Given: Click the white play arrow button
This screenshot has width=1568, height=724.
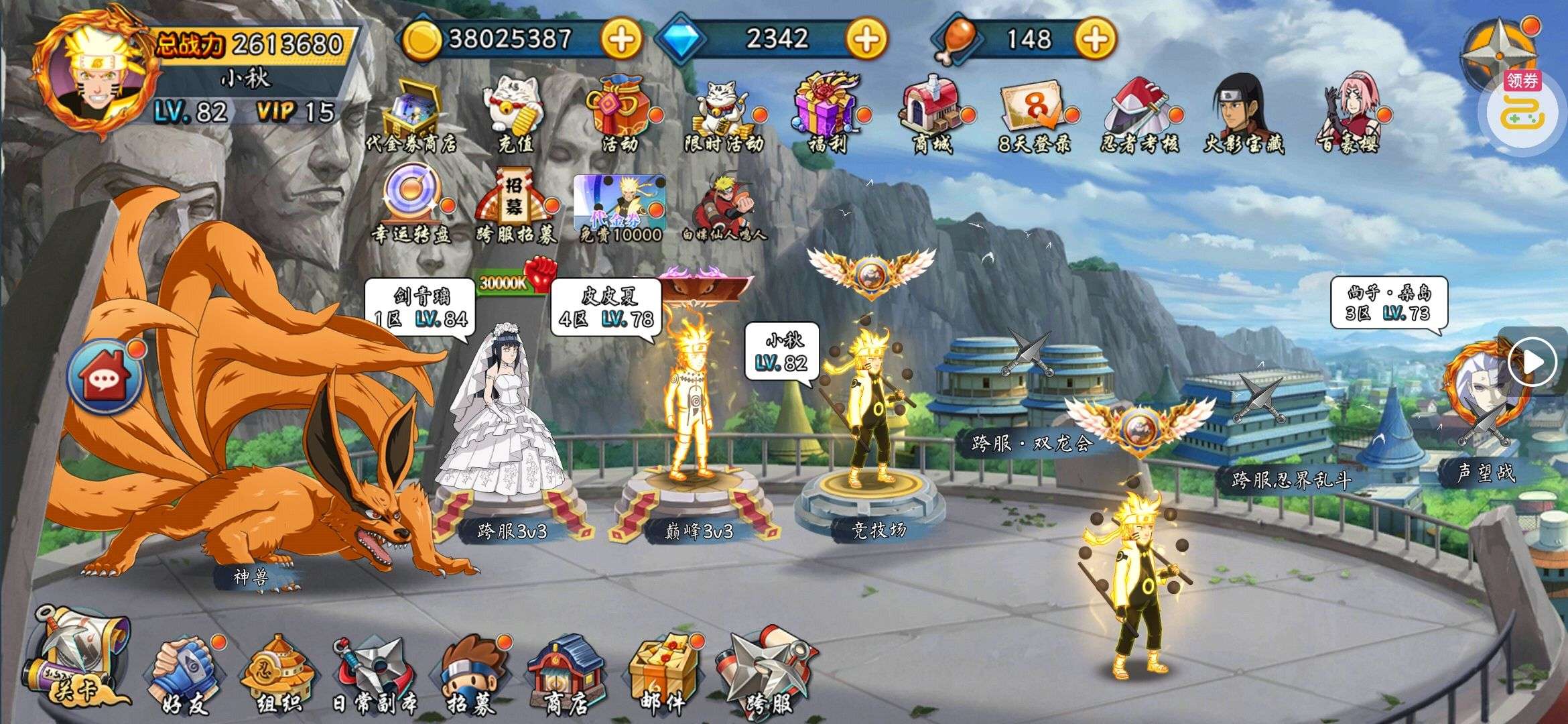Looking at the screenshot, I should coord(1532,363).
